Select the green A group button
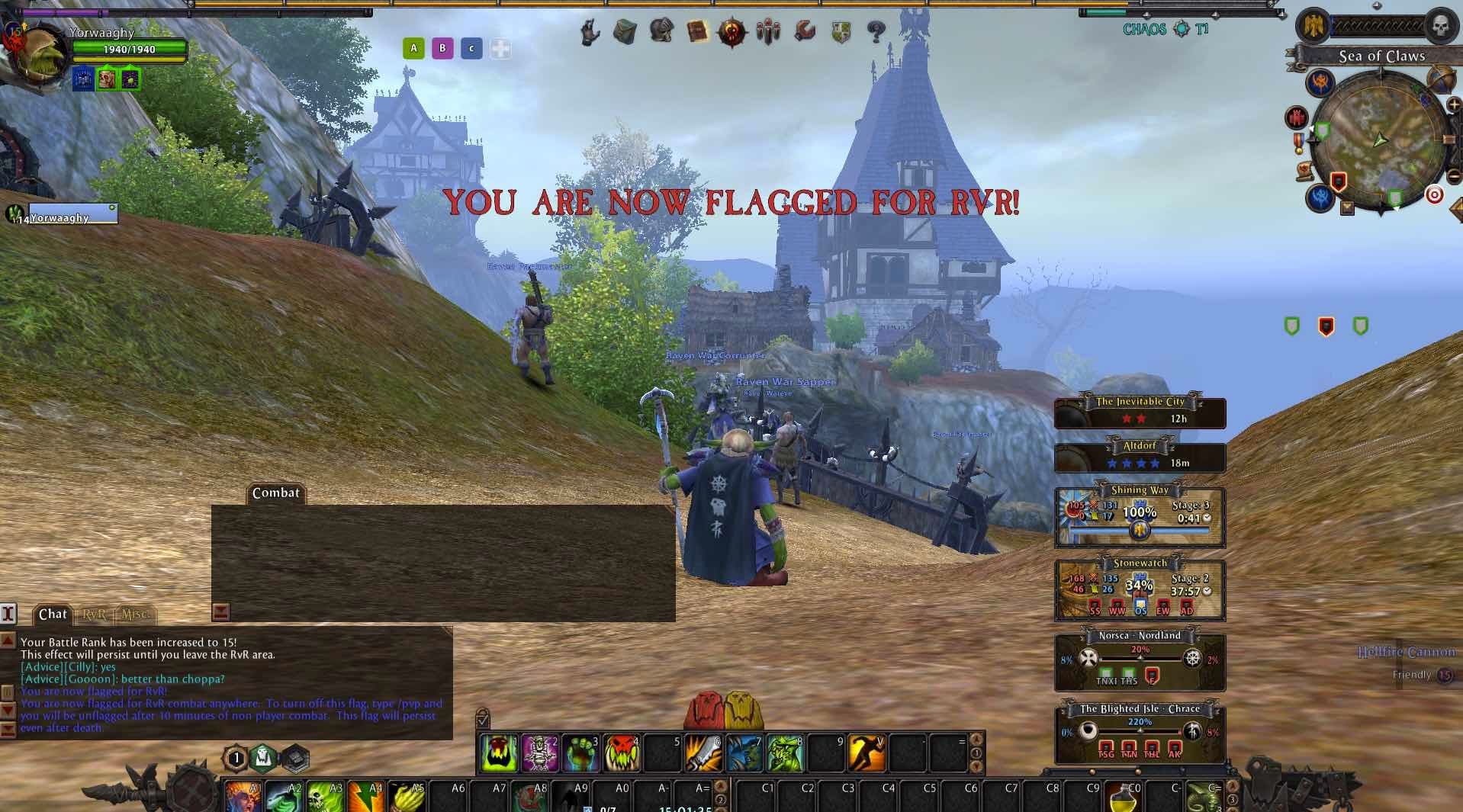 (x=413, y=49)
